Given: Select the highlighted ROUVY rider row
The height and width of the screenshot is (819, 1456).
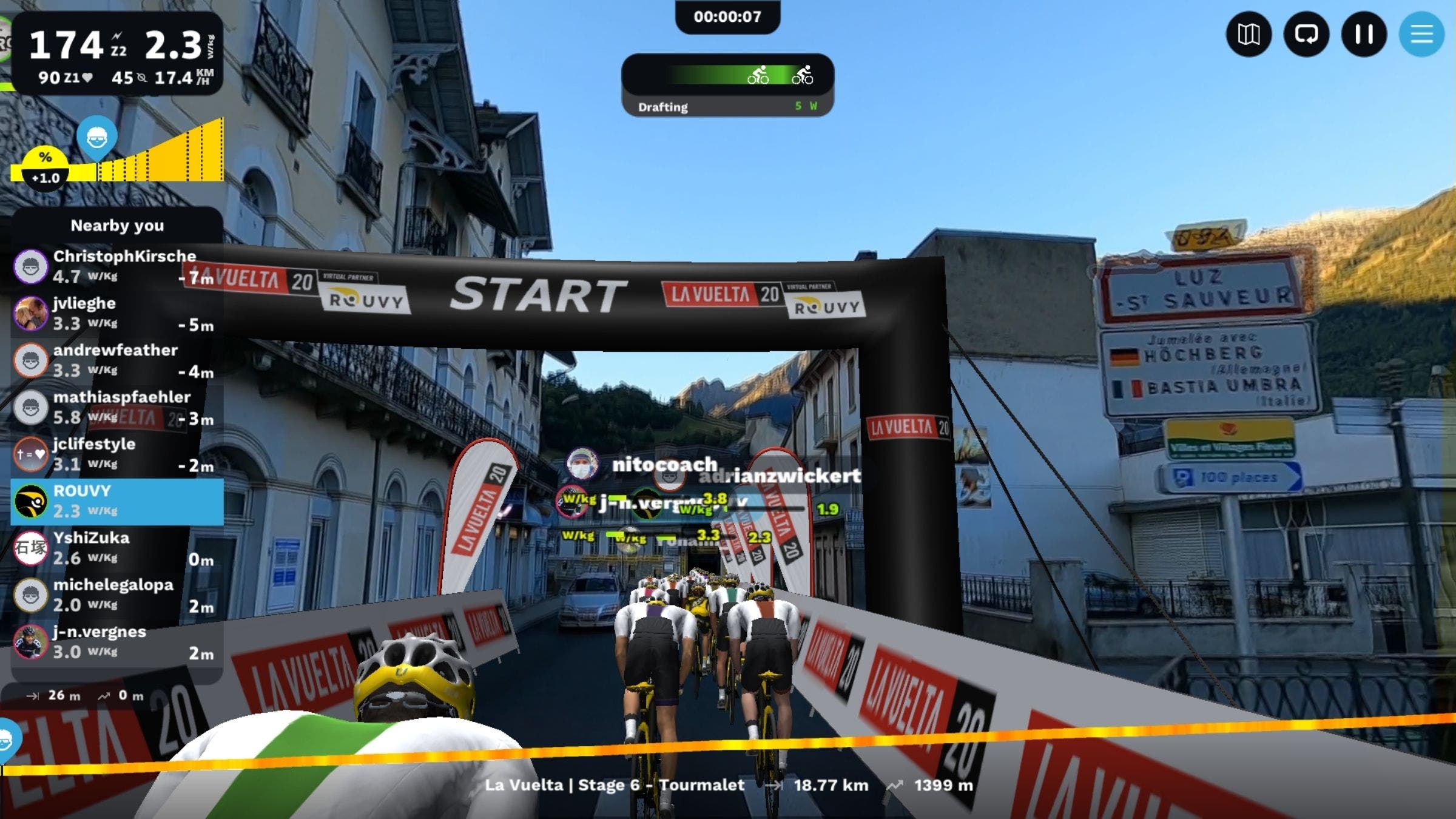Looking at the screenshot, I should coord(116,501).
